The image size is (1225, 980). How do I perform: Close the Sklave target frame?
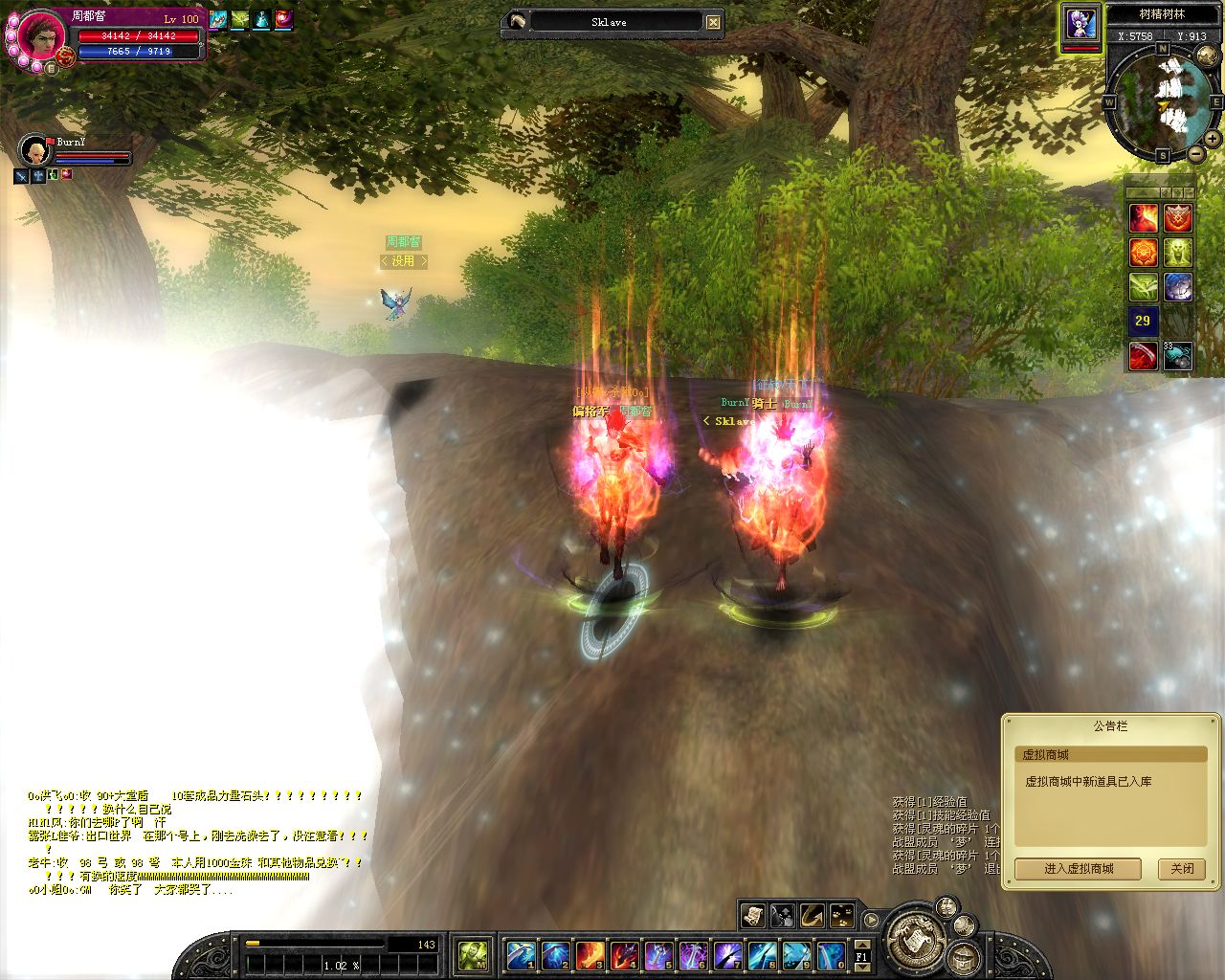[x=714, y=22]
